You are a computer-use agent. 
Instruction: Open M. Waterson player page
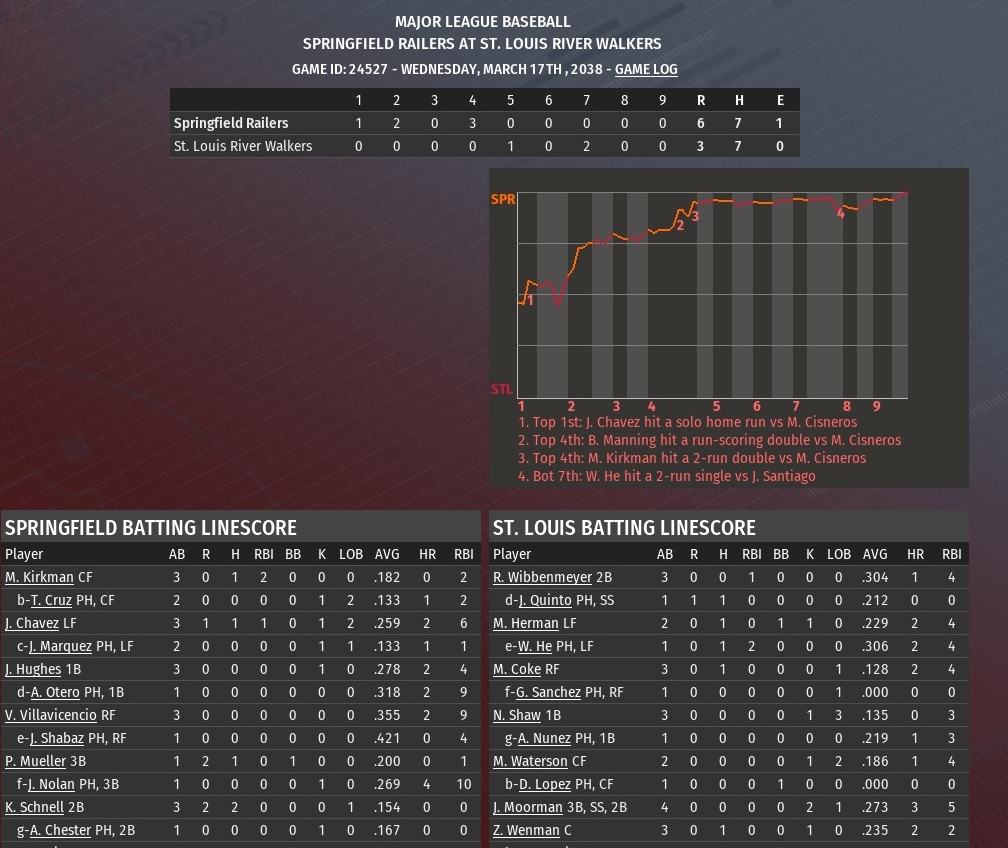[x=530, y=761]
